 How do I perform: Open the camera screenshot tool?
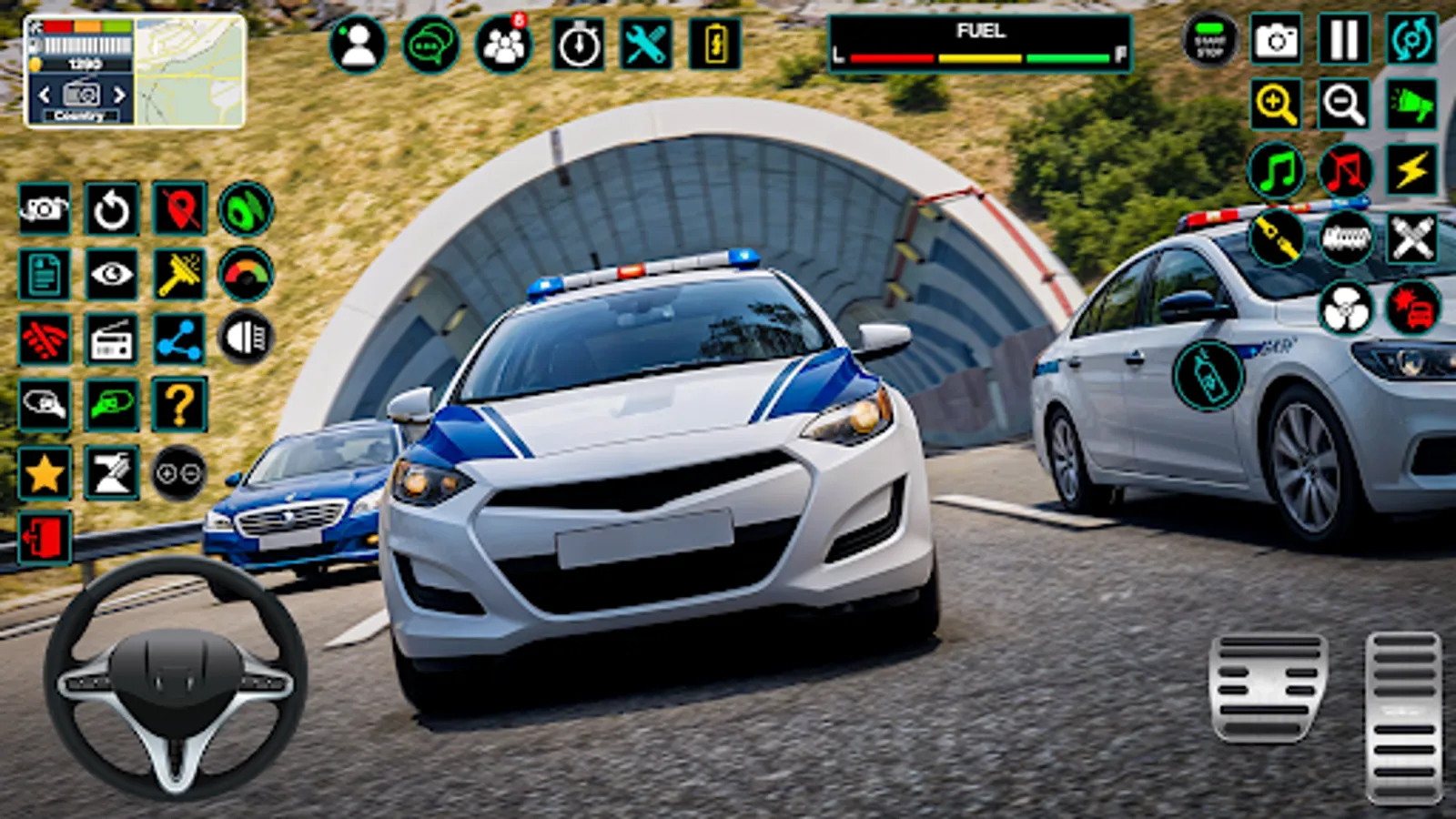(1278, 40)
